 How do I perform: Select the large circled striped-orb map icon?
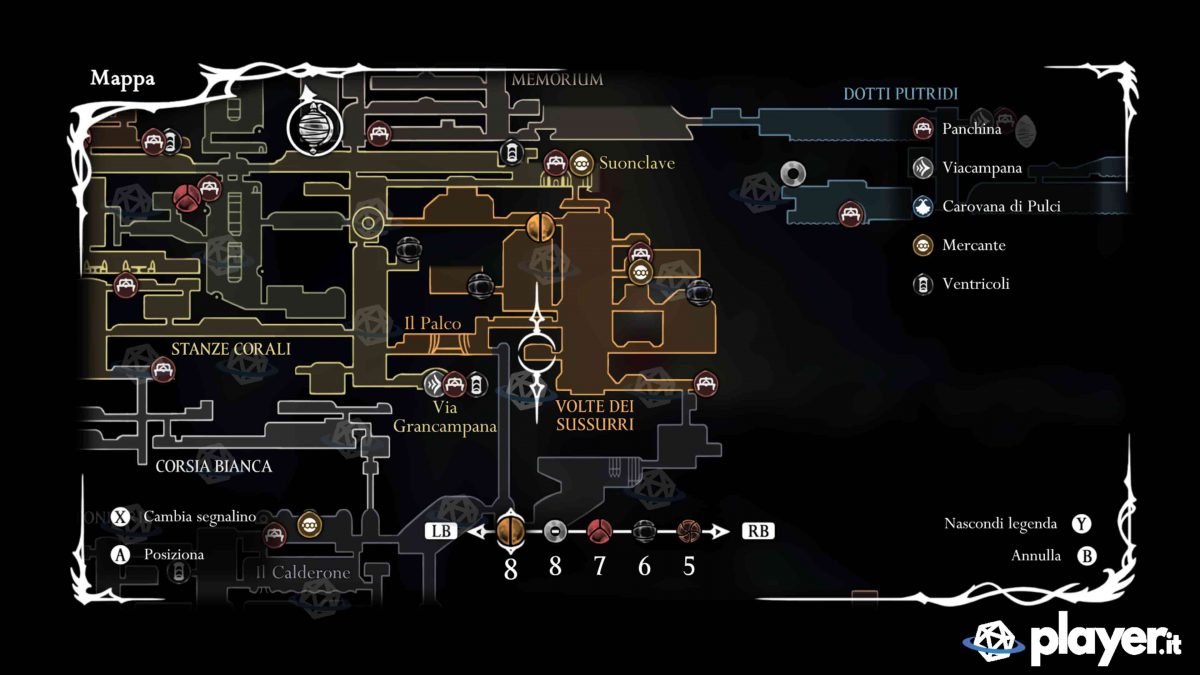tap(315, 128)
